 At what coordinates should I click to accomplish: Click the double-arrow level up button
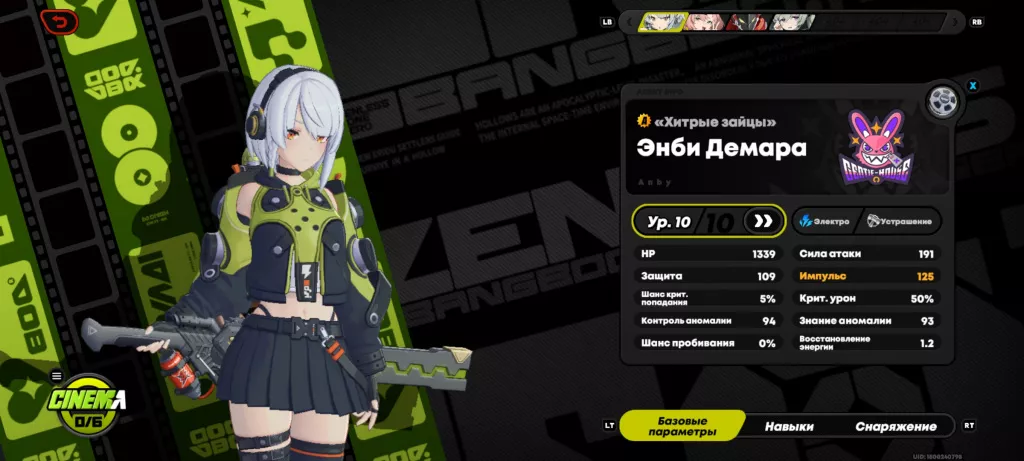tap(763, 221)
